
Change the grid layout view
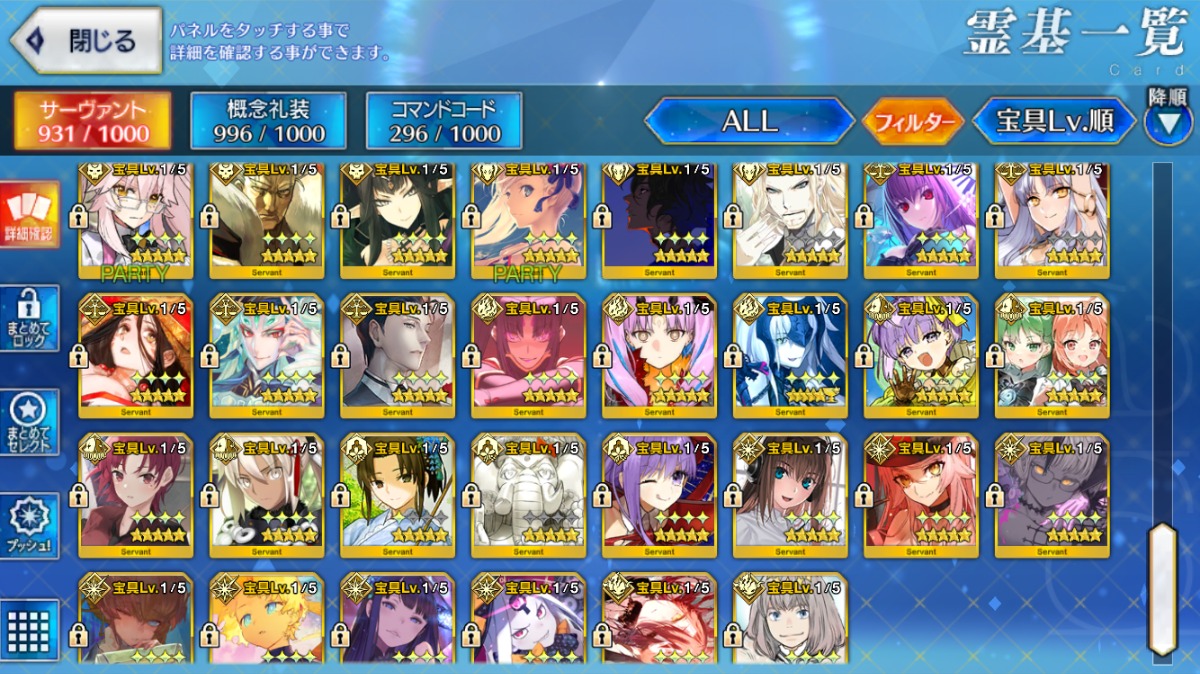tap(29, 628)
